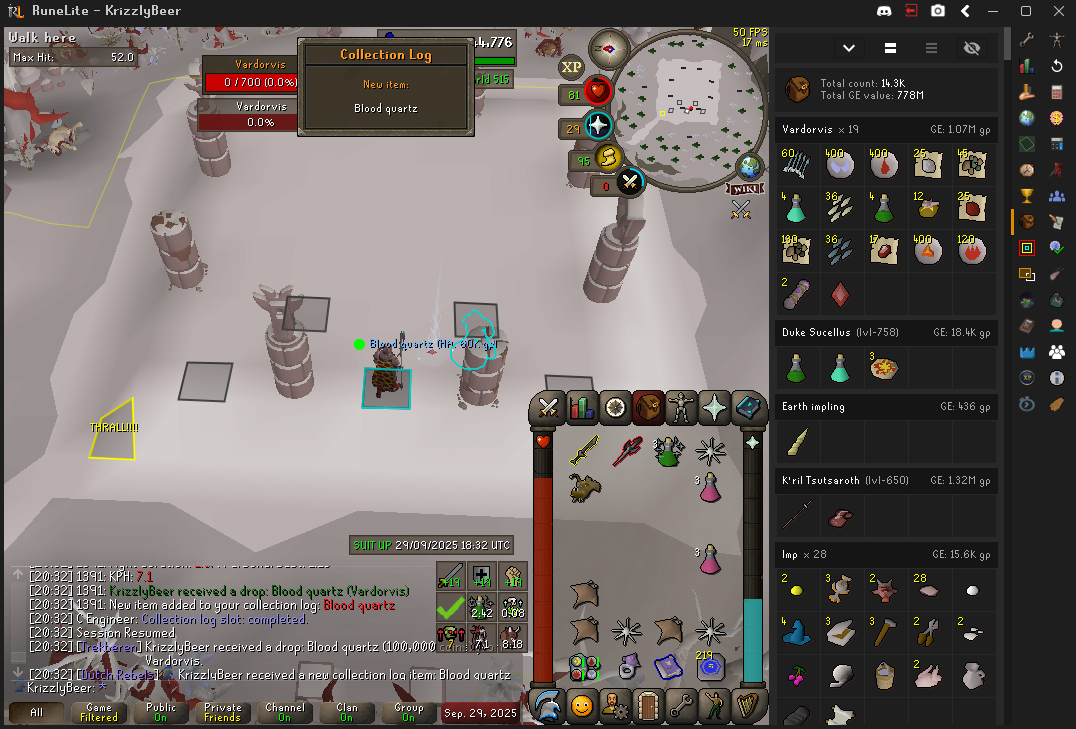Open the Spellbook tab
Viewport: 1076px width, 729px height.
[749, 407]
